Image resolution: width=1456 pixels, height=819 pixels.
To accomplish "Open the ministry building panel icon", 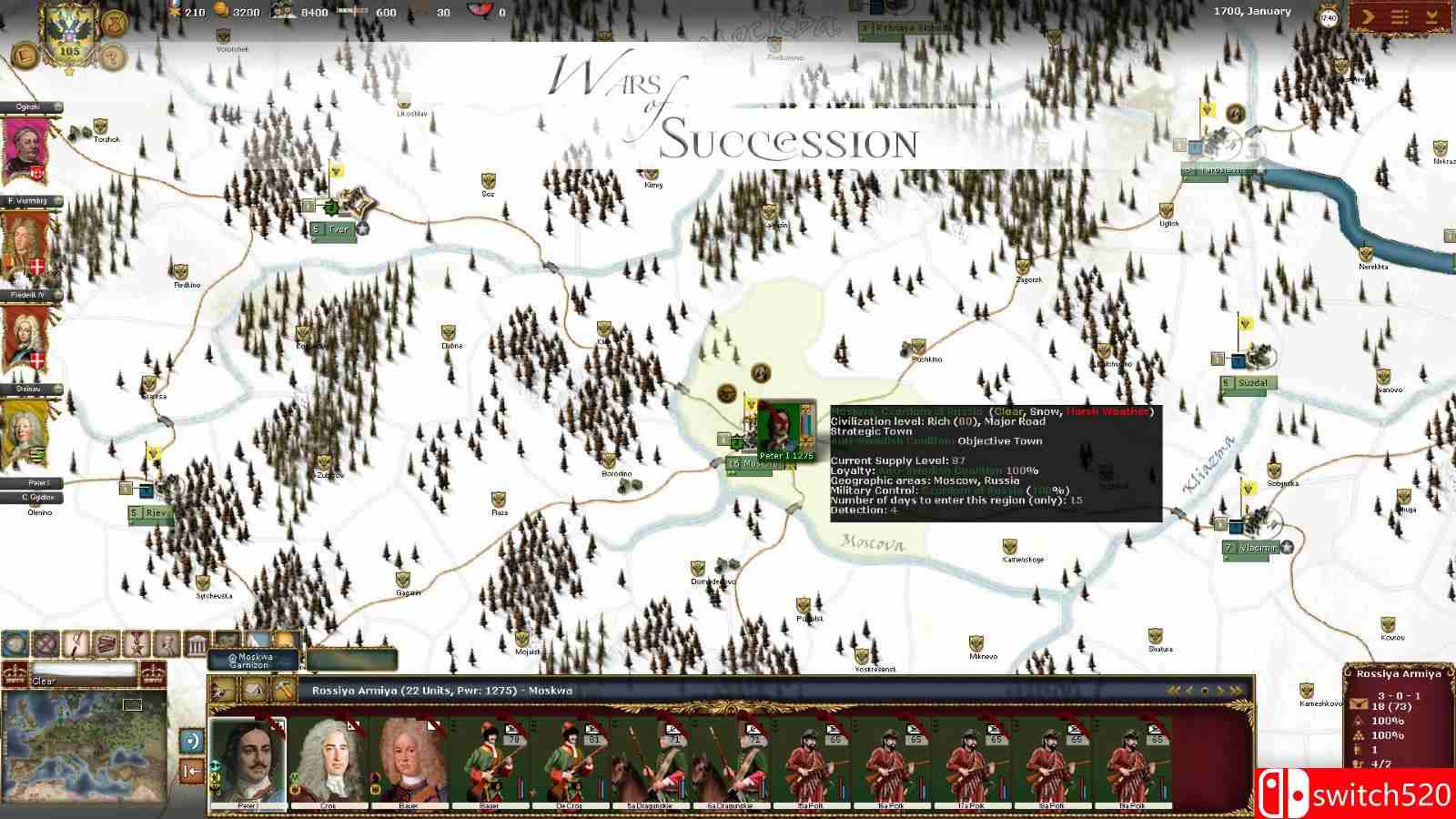I will (197, 642).
